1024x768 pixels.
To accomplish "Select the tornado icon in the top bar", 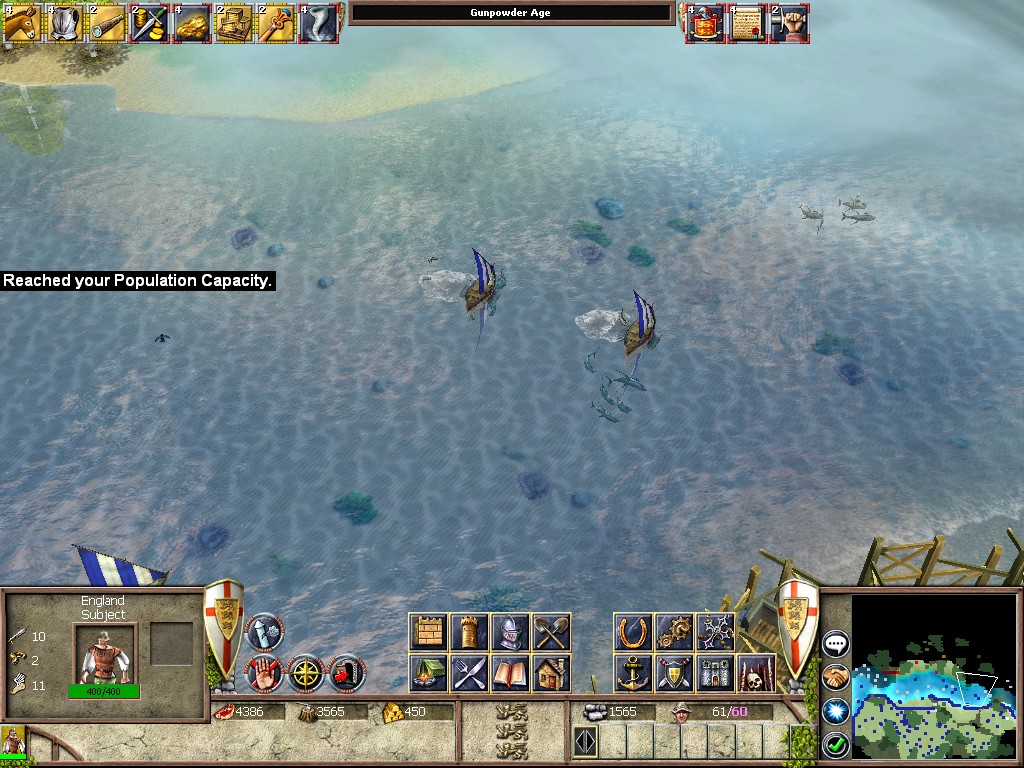I will [317, 23].
